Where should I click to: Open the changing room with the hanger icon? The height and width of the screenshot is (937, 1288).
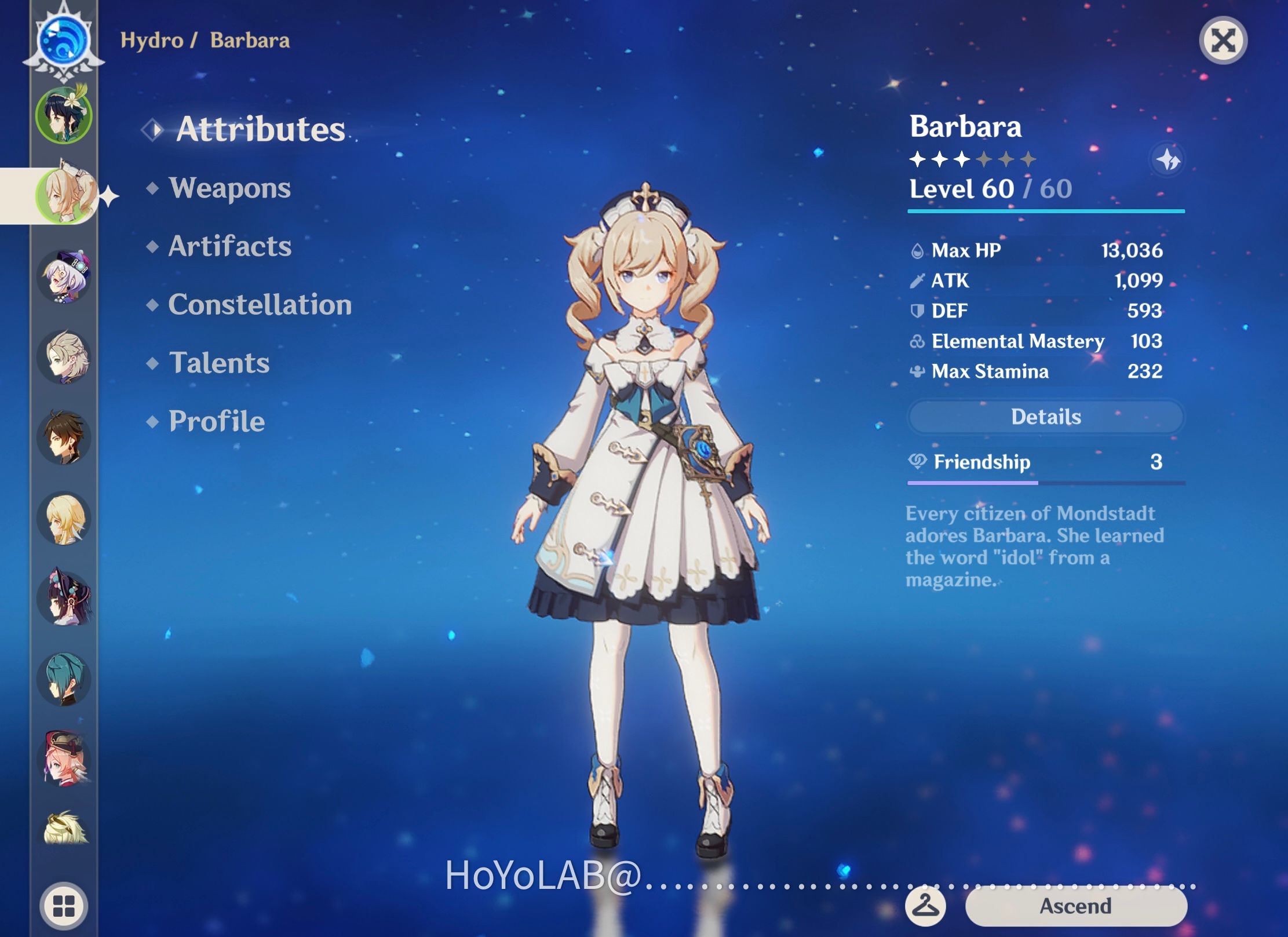[925, 906]
